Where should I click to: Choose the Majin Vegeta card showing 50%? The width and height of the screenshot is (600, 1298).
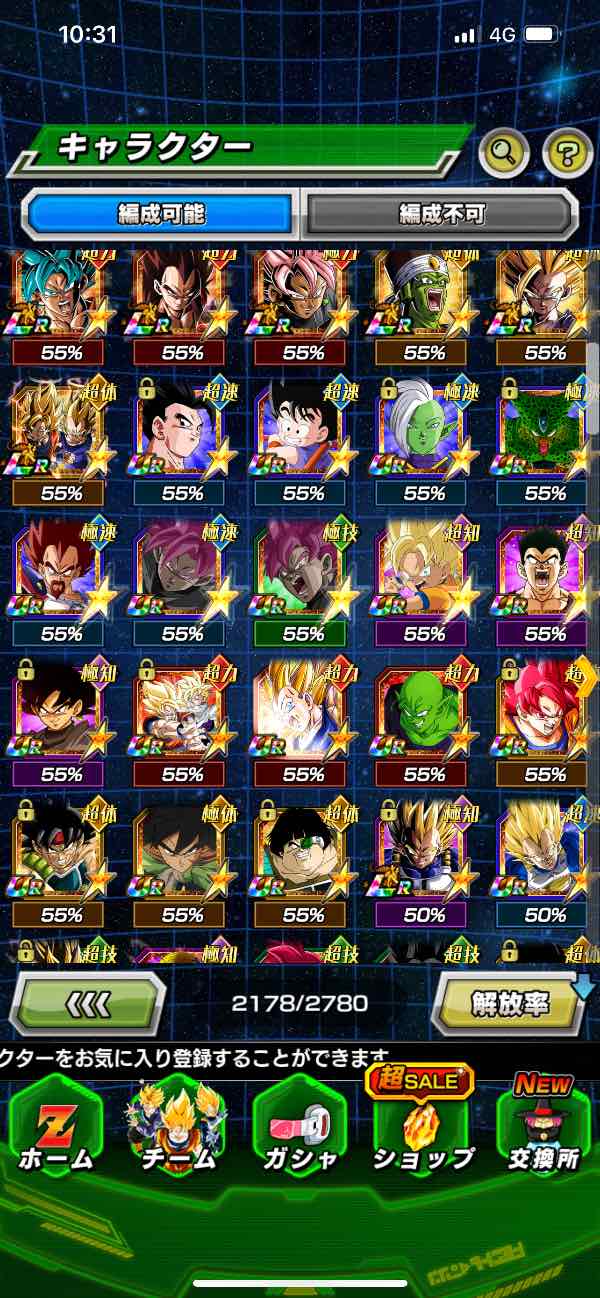[424, 852]
